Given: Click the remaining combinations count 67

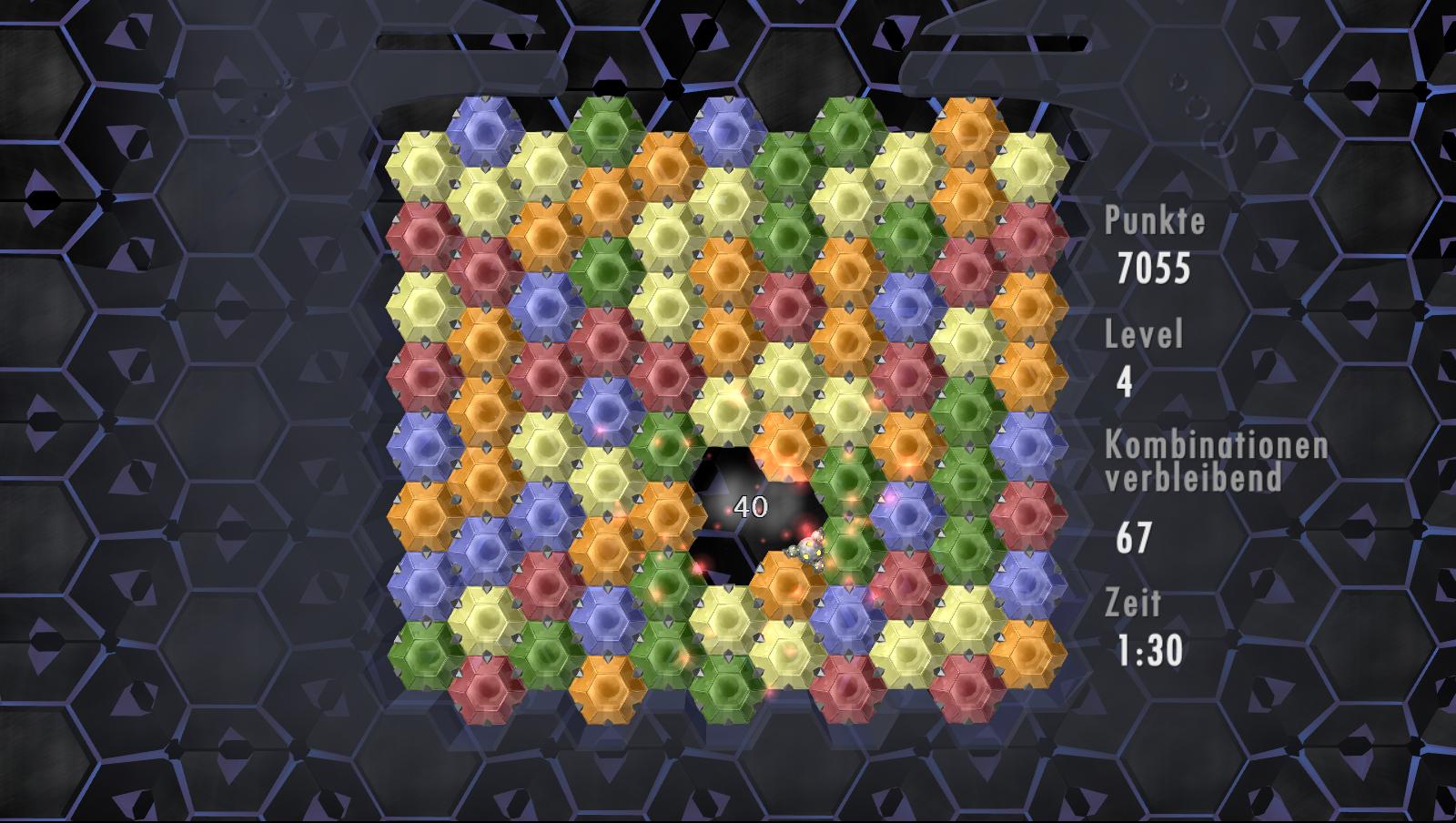Looking at the screenshot, I should pos(1133,535).
